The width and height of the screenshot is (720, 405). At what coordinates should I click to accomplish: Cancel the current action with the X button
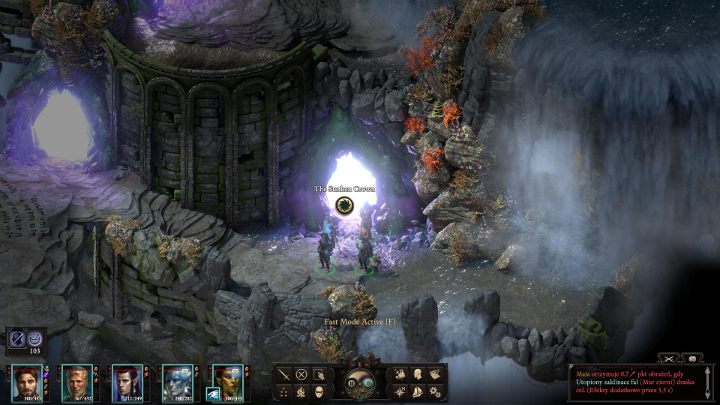301,374
